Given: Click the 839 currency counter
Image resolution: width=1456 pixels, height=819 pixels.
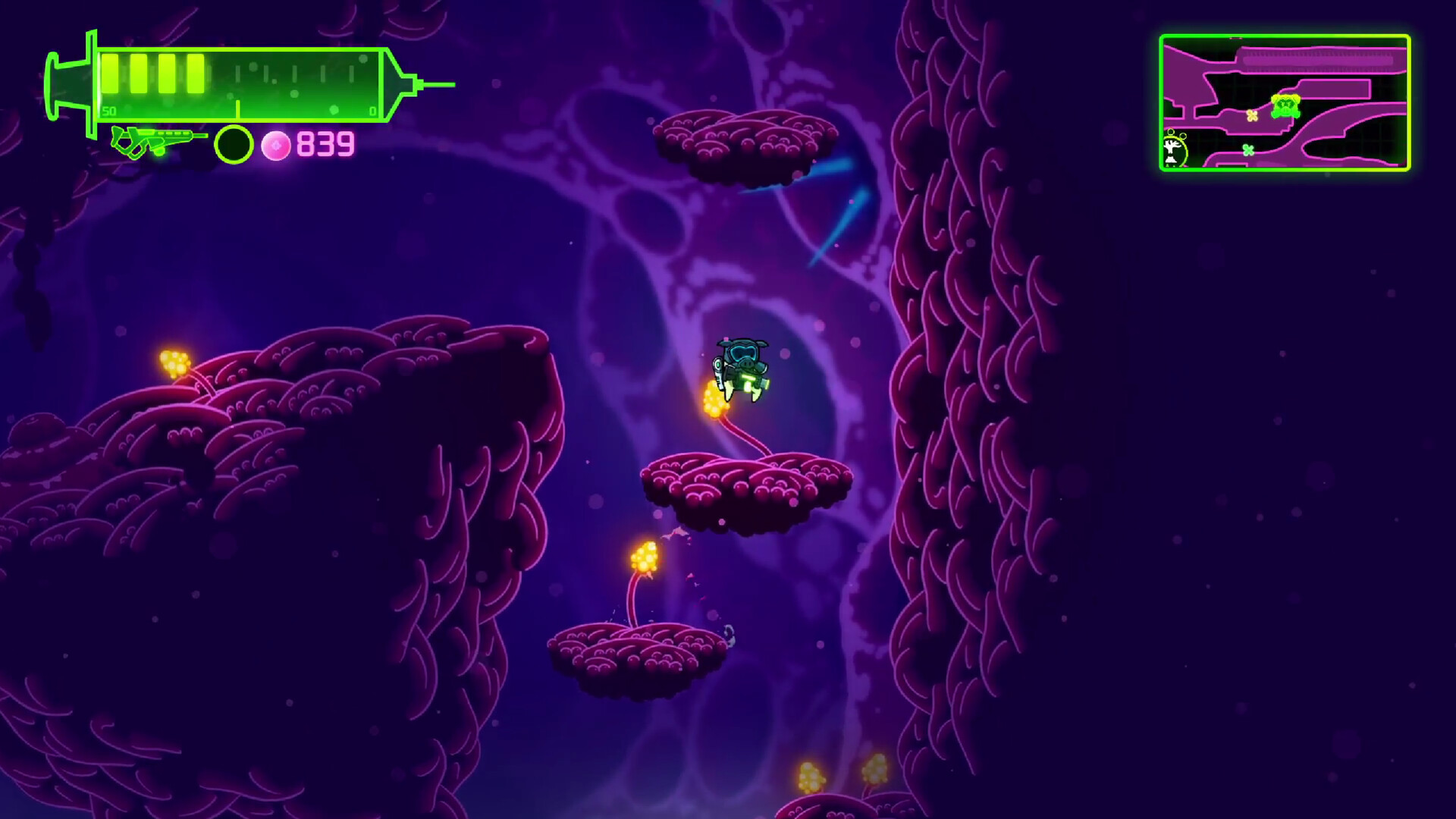Looking at the screenshot, I should (x=324, y=143).
